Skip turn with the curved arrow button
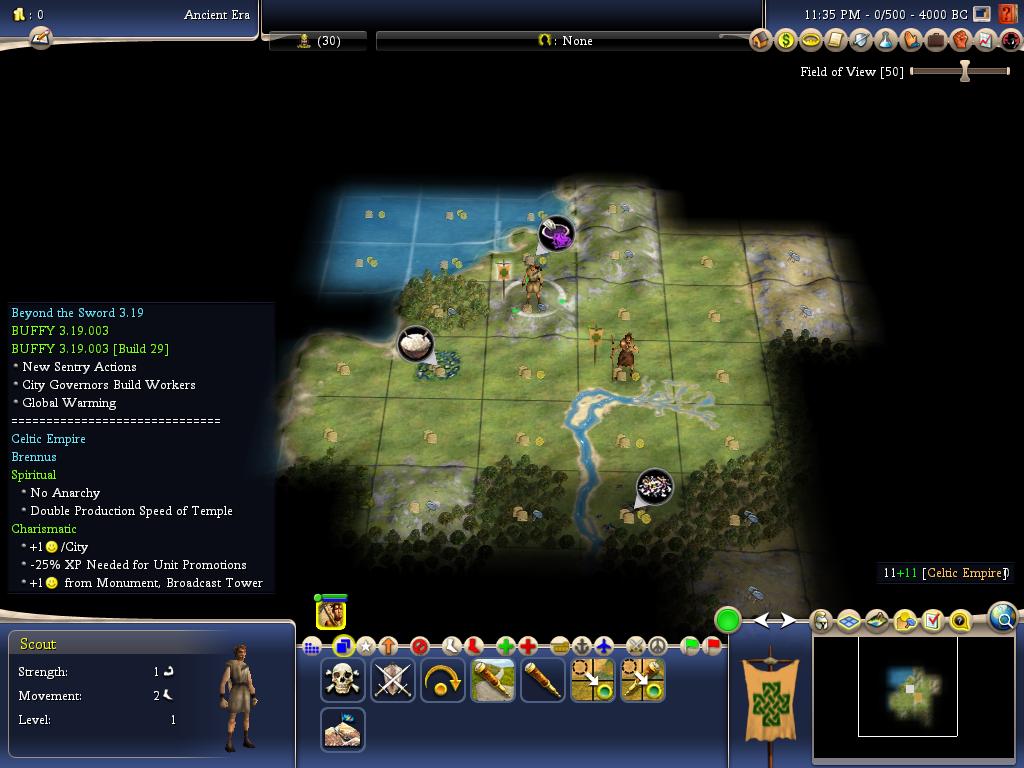 [442, 681]
